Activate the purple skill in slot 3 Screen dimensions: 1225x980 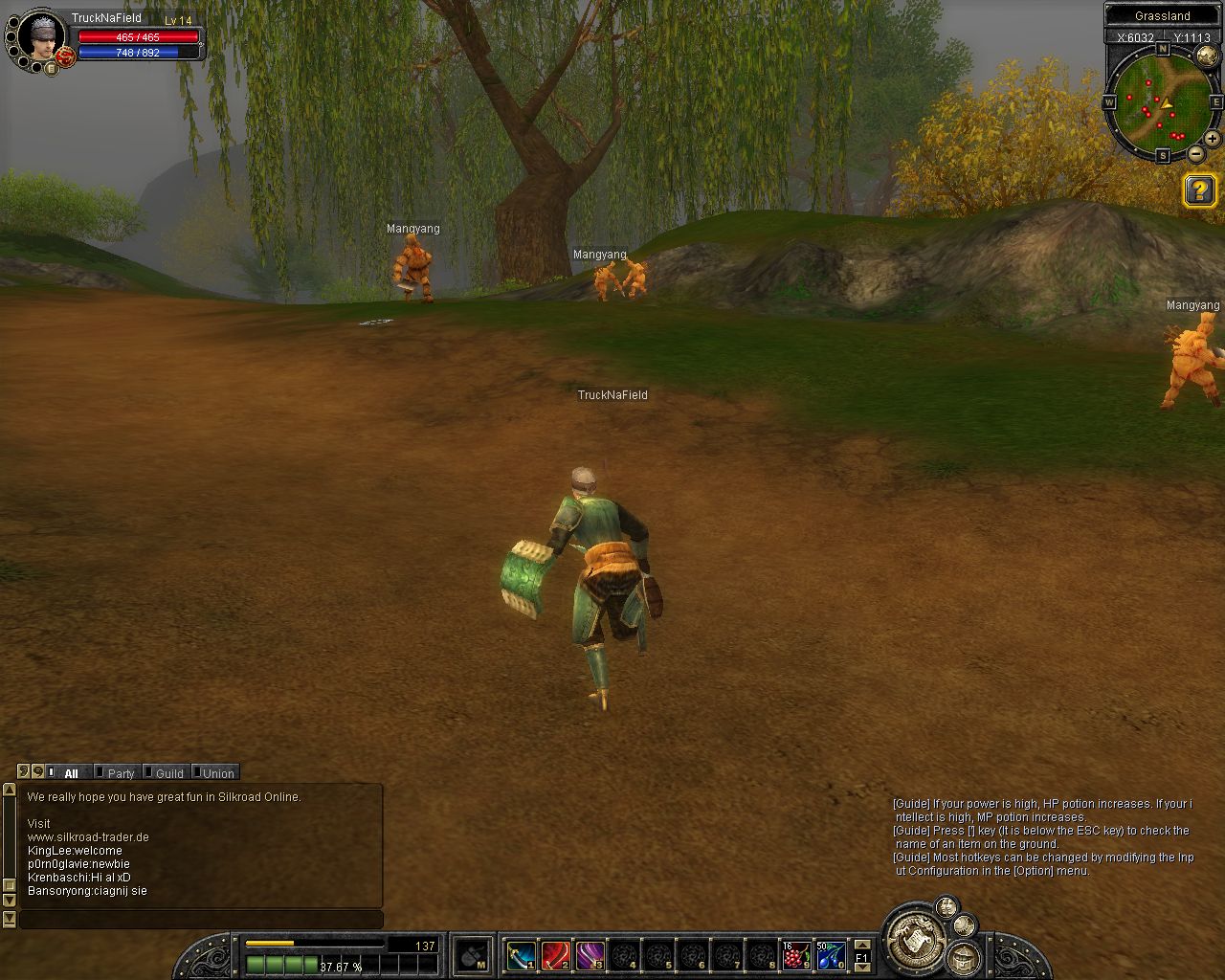click(x=590, y=955)
